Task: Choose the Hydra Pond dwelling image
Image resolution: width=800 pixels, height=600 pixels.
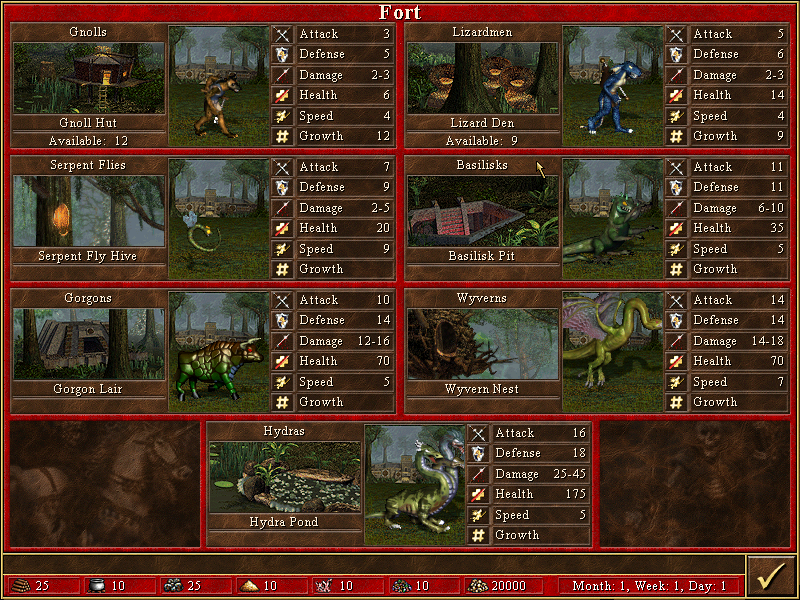Action: (x=285, y=476)
